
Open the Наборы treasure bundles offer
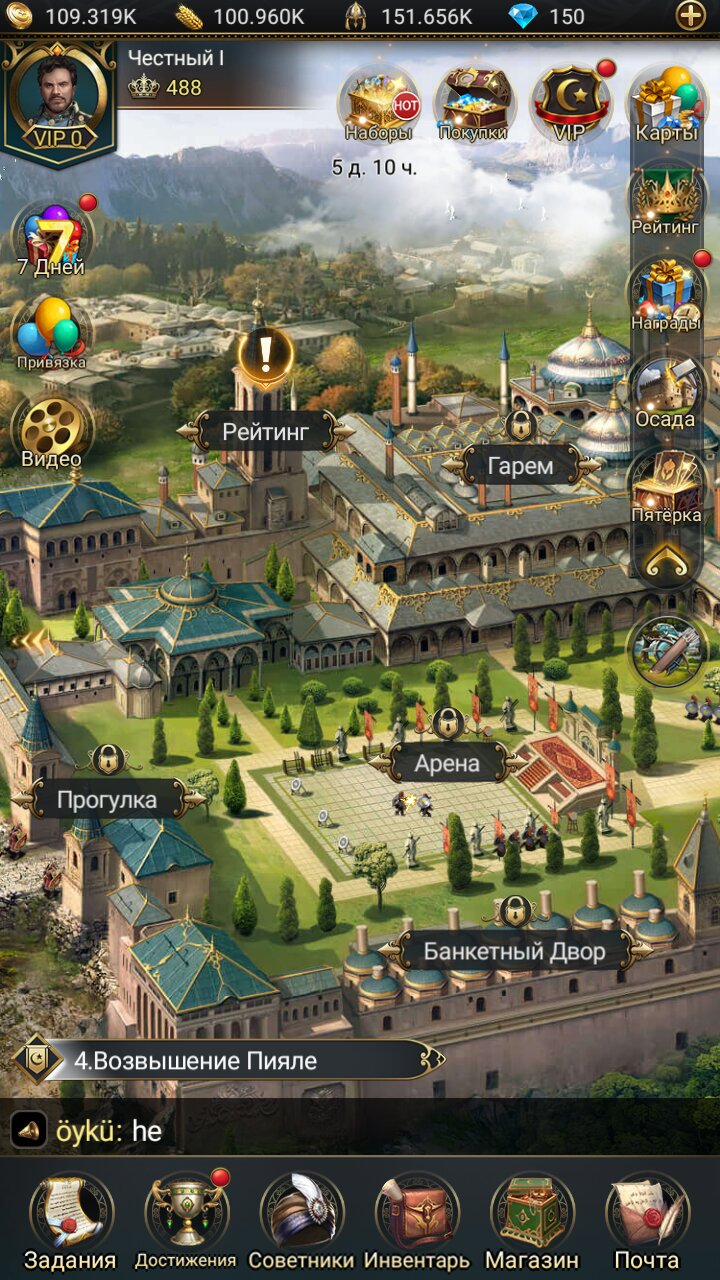(x=378, y=104)
